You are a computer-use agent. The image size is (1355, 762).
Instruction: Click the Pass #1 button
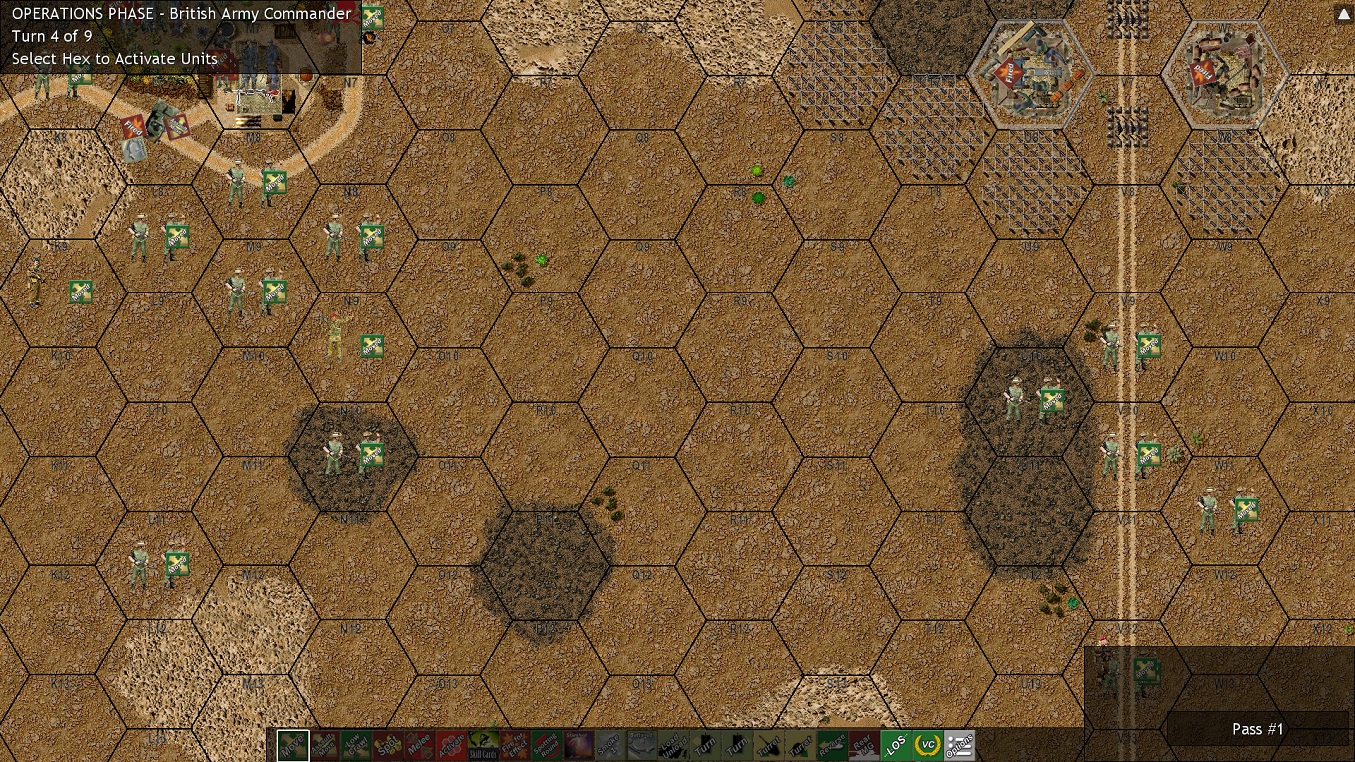click(1257, 729)
